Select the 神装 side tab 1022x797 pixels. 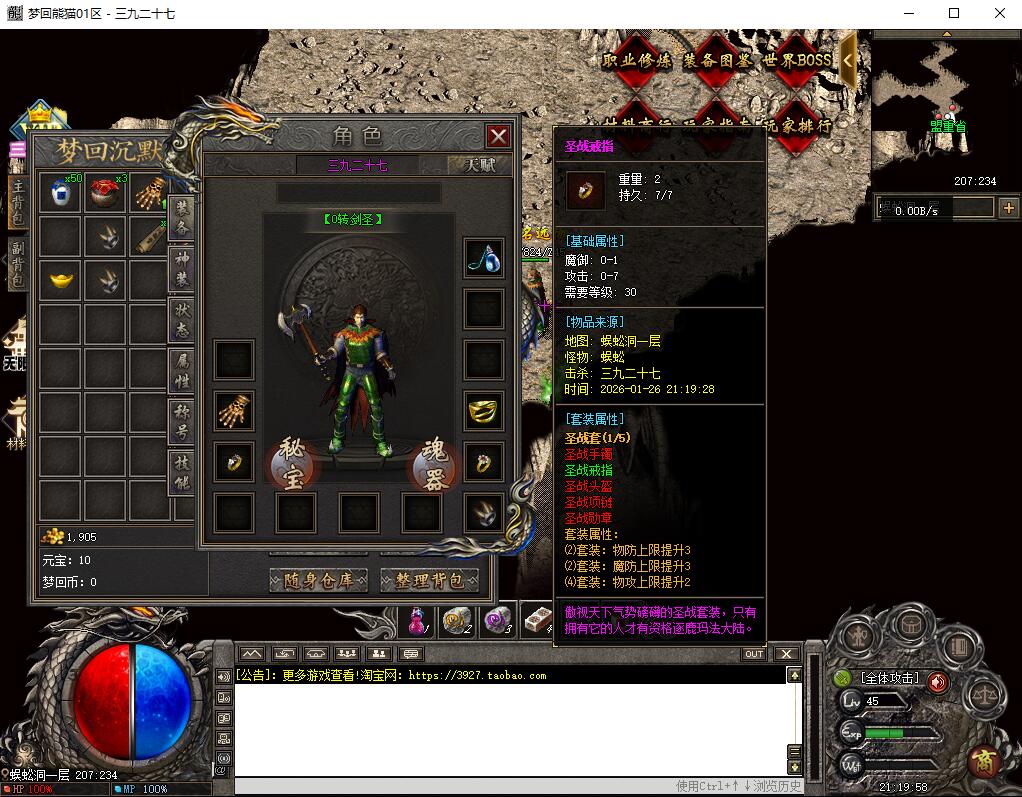(x=181, y=264)
